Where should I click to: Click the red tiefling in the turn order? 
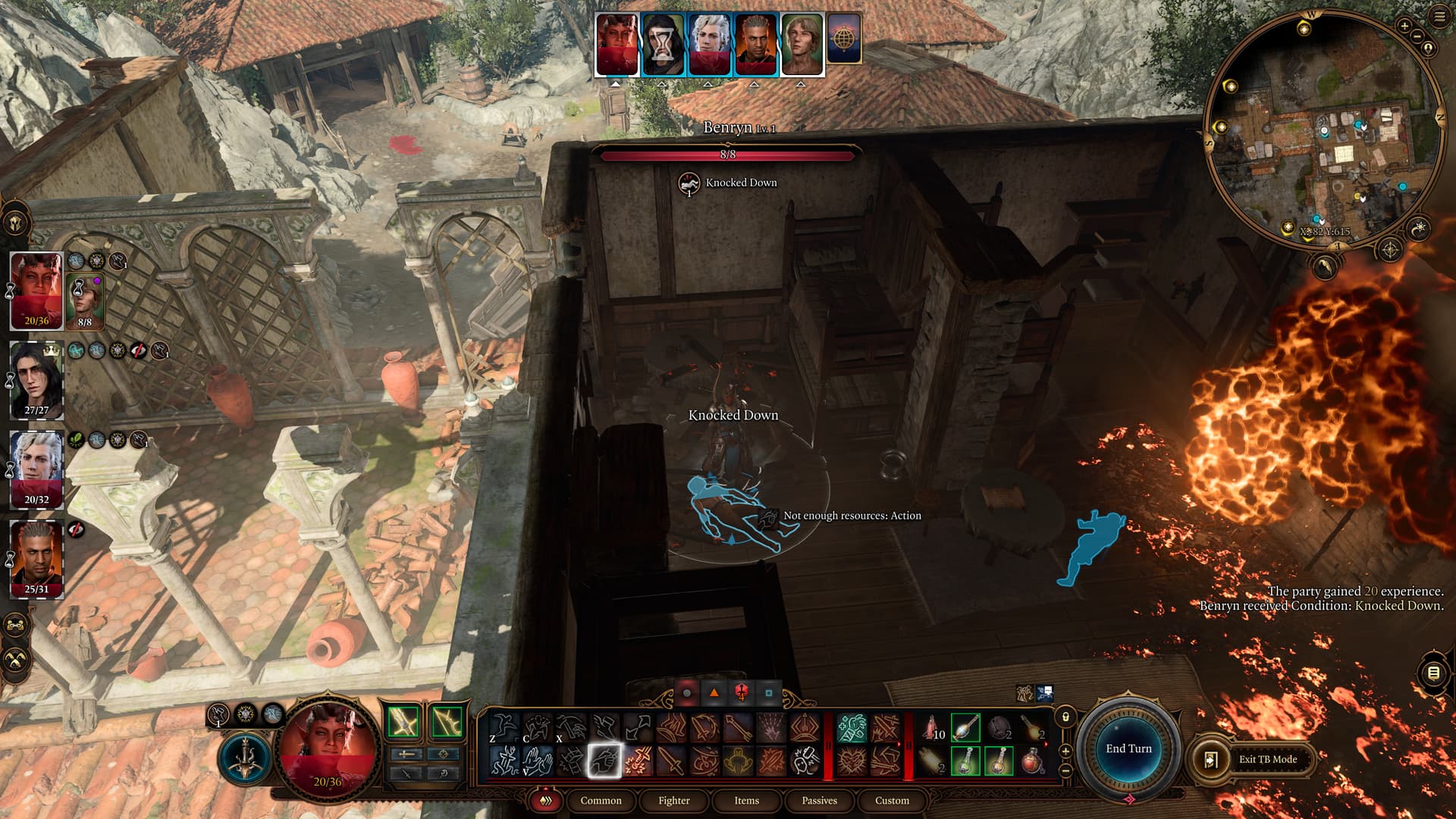coord(617,44)
